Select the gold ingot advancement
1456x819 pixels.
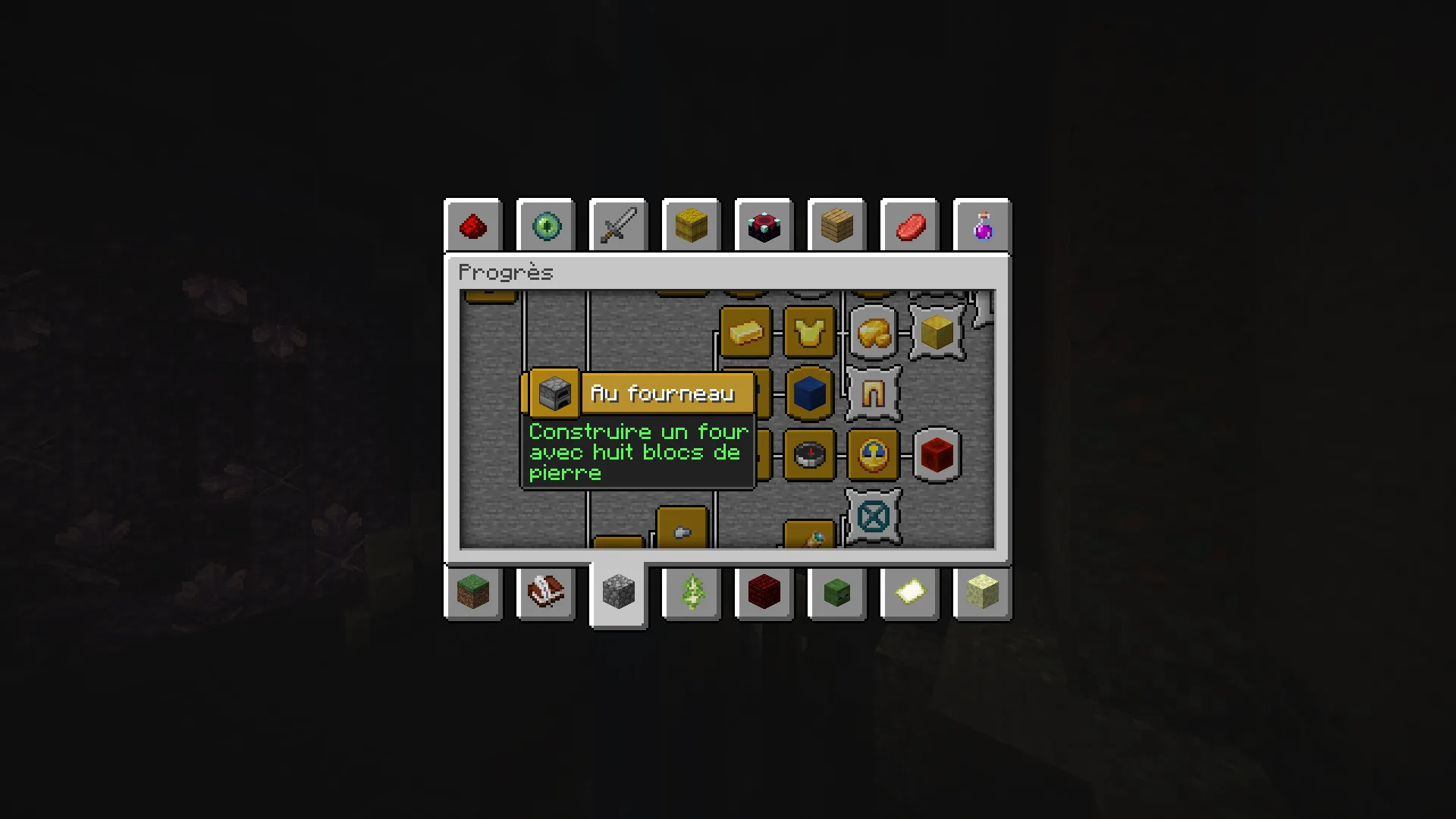click(x=746, y=332)
